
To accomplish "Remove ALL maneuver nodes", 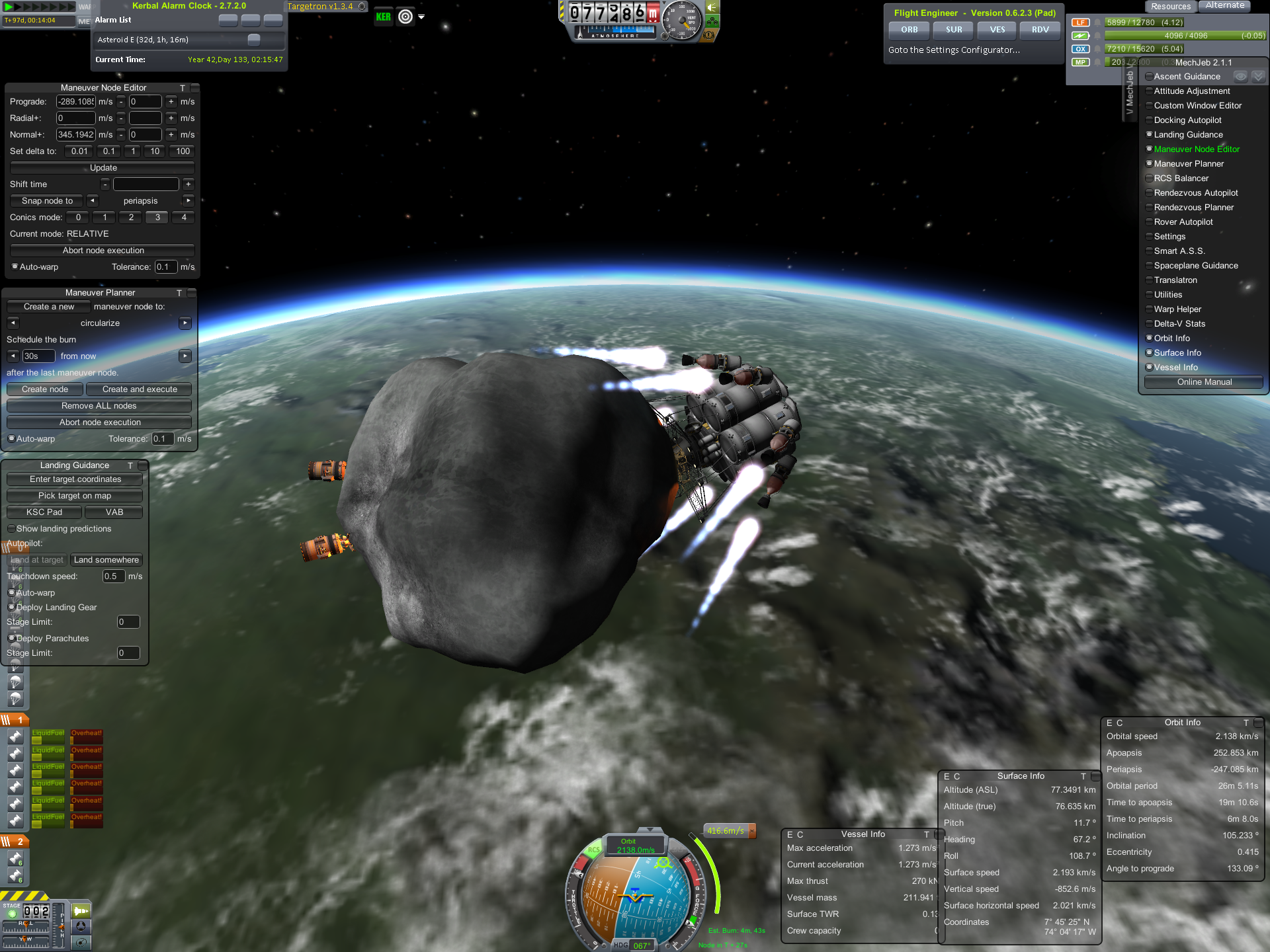I will (99, 406).
